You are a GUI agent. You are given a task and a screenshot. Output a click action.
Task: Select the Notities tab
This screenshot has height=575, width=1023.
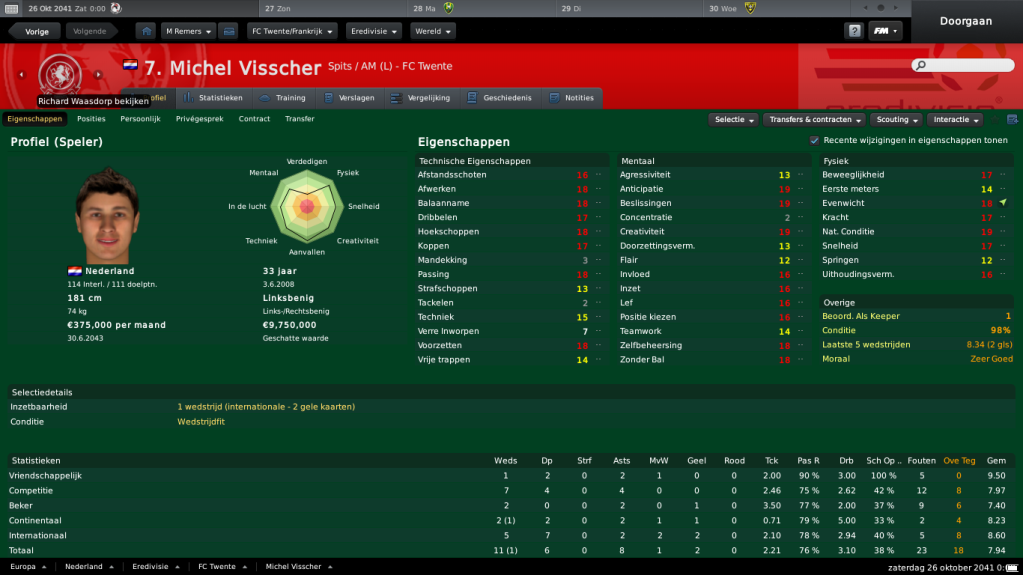pyautogui.click(x=572, y=98)
